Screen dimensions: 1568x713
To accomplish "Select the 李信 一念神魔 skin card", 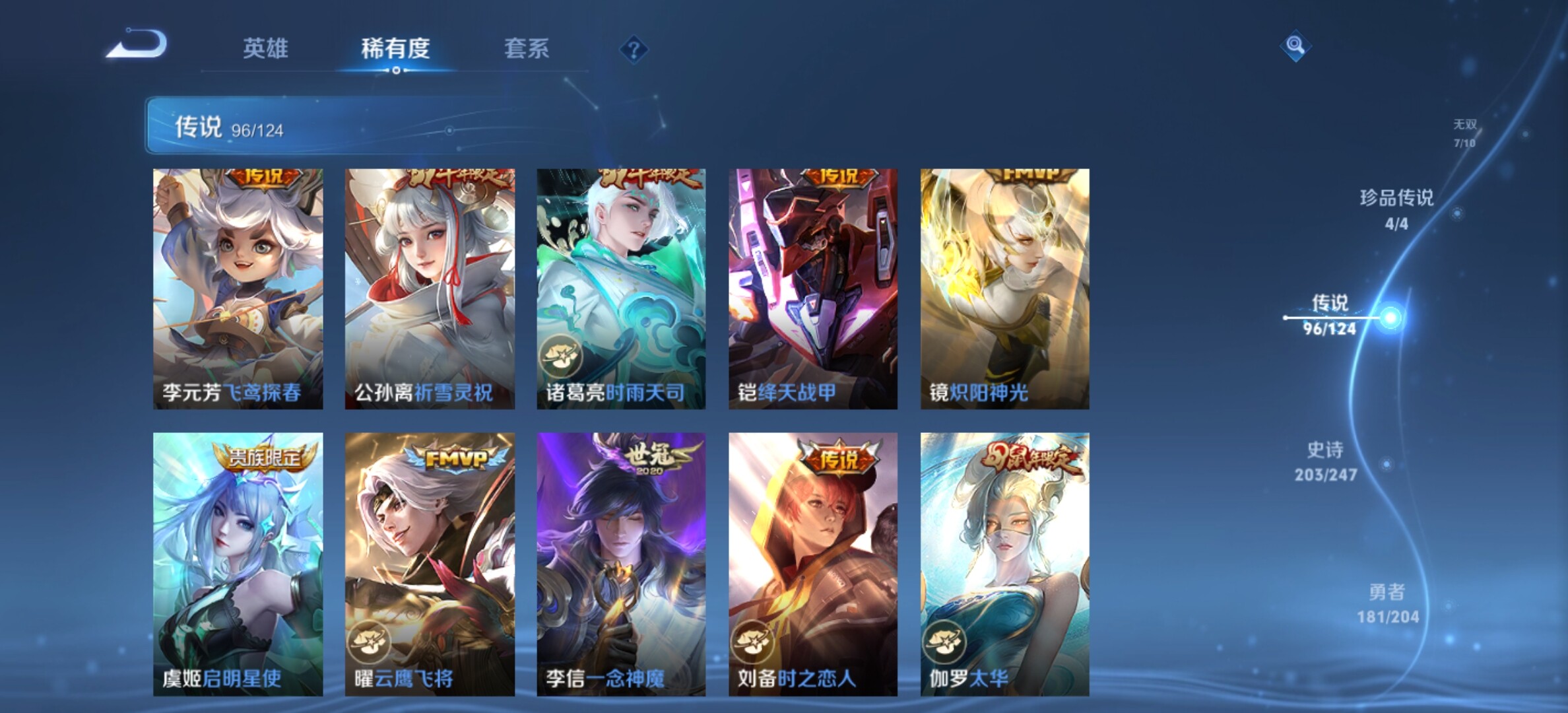I will pos(621,564).
